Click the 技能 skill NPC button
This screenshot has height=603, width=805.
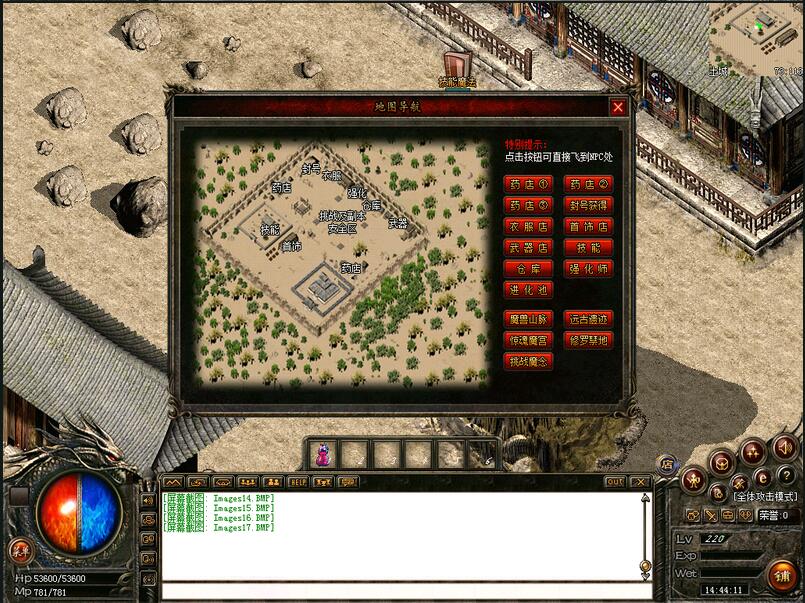tap(589, 247)
